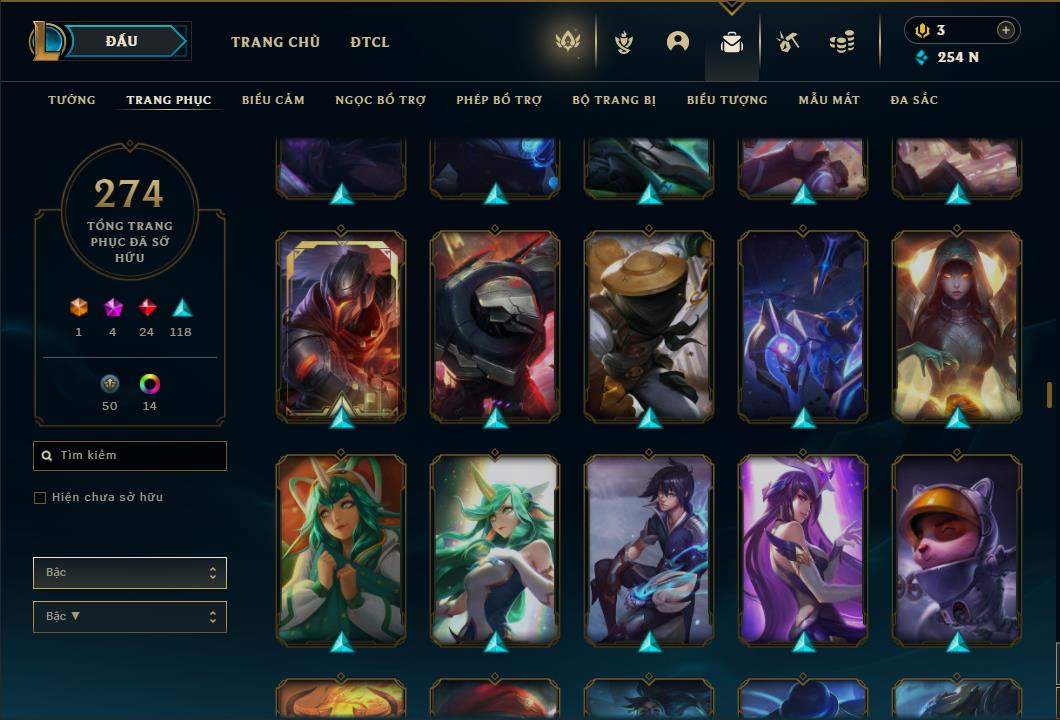Switch to the TƯỚNG tab
This screenshot has height=720, width=1060.
coord(72,100)
